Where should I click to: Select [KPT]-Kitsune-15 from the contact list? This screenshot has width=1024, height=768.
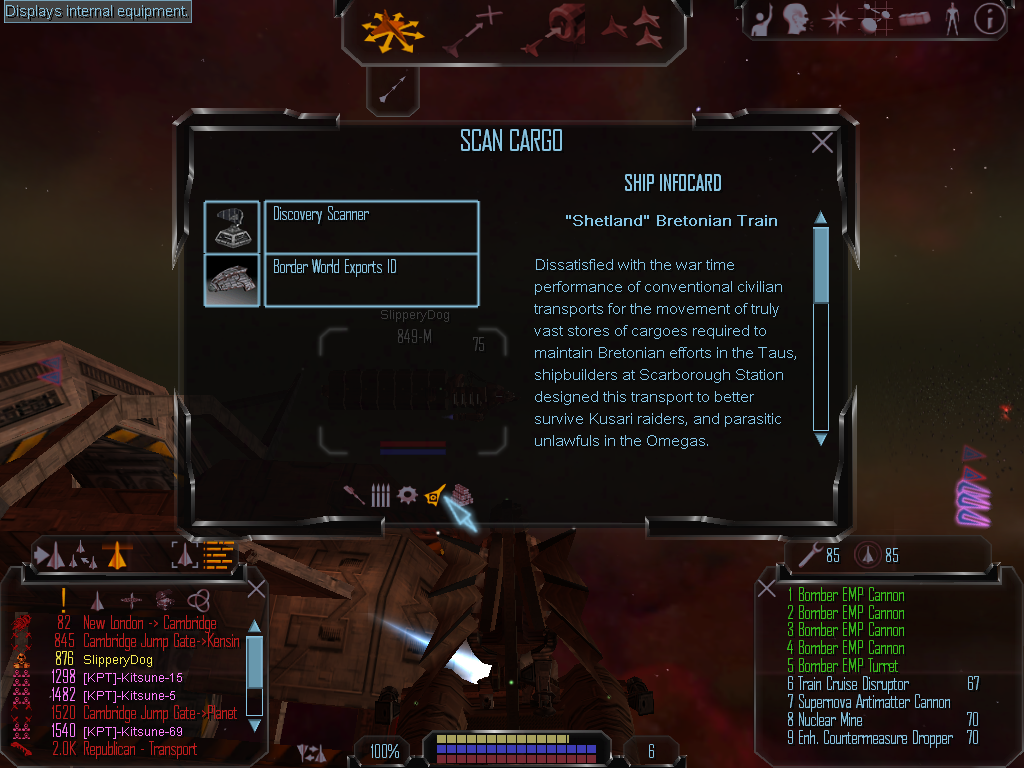point(132,677)
